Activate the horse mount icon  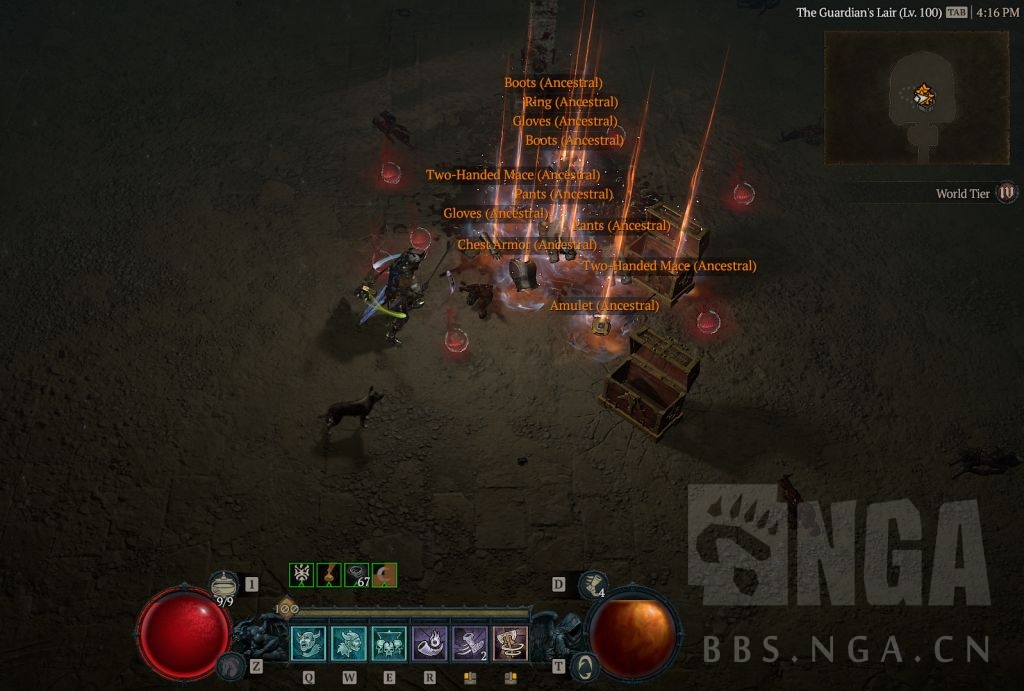point(231,666)
